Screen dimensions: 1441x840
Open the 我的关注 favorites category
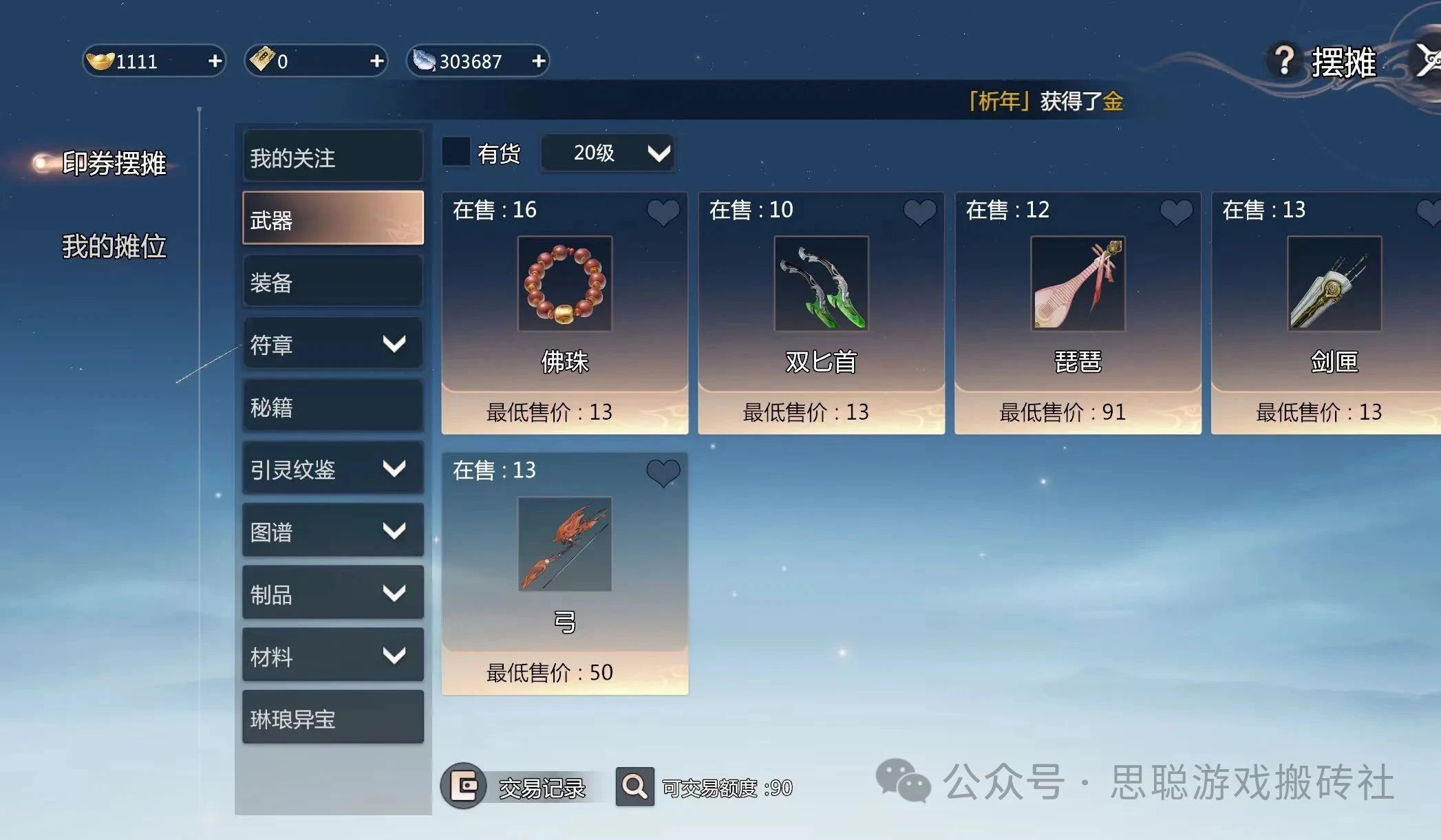(332, 158)
